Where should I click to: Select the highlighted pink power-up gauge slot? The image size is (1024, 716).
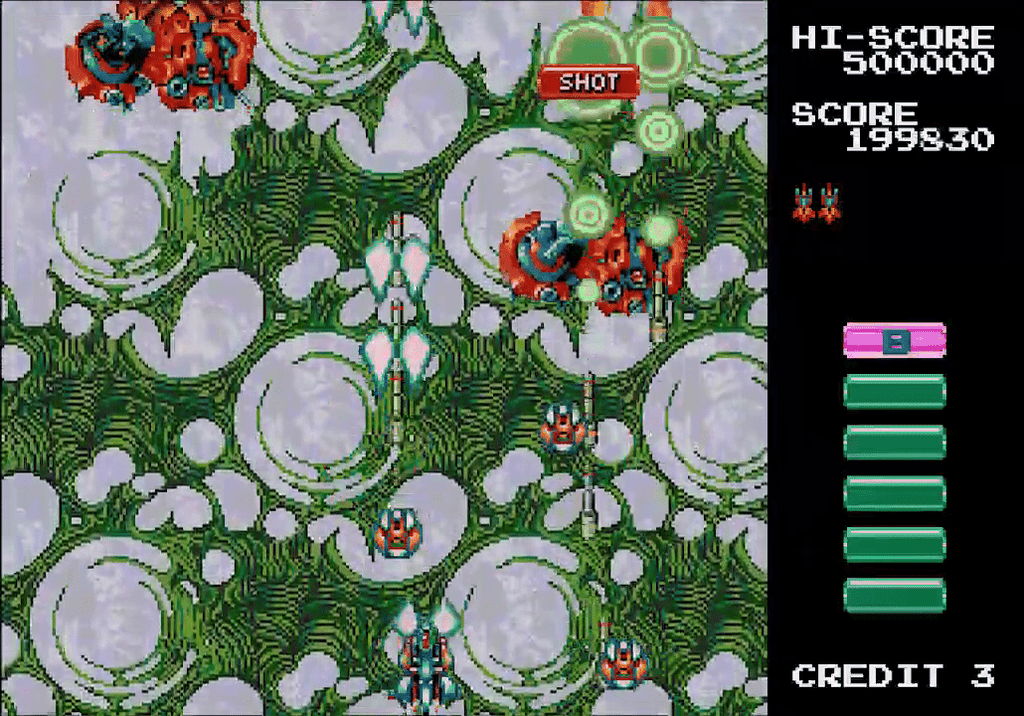point(894,341)
